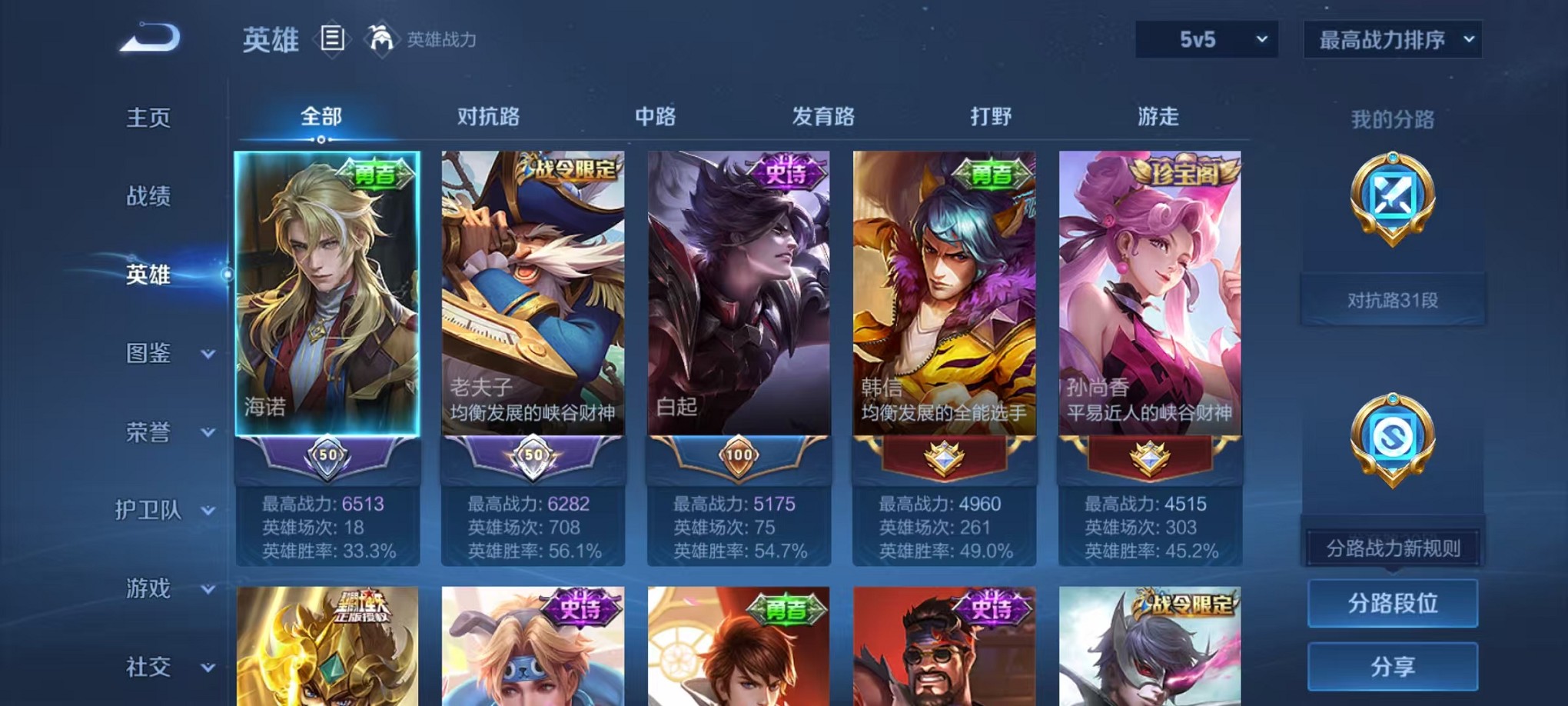Switch to the 打野 tab
Viewport: 1568px width, 706px height.
point(991,117)
